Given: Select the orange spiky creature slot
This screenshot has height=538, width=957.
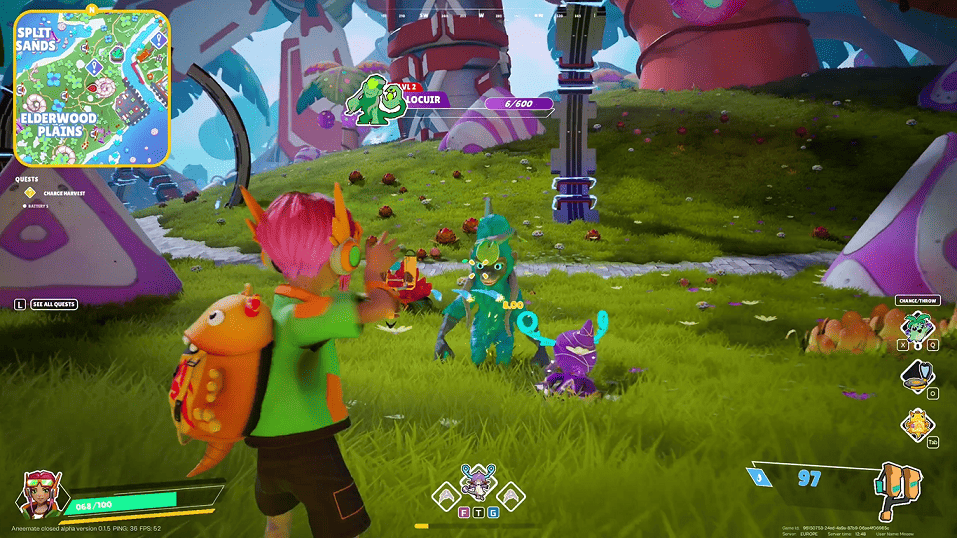Looking at the screenshot, I should tap(916, 424).
